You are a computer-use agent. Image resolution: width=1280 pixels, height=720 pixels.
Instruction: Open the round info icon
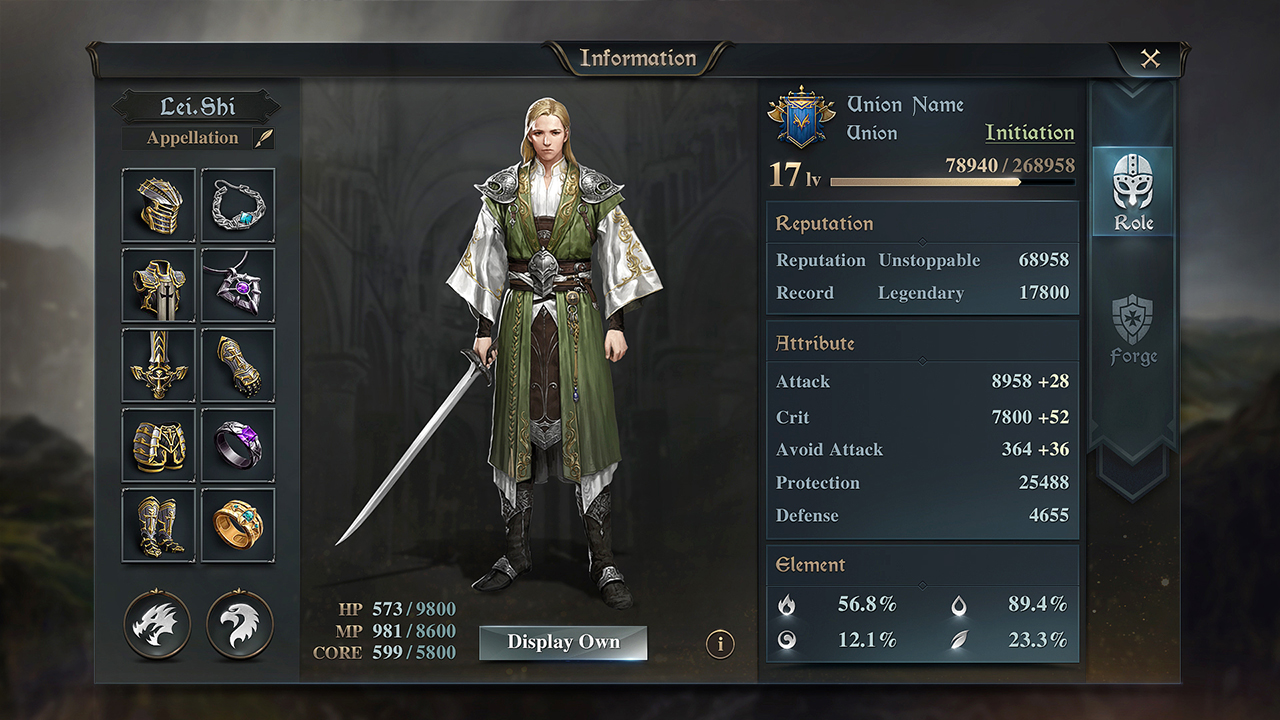(x=720, y=644)
